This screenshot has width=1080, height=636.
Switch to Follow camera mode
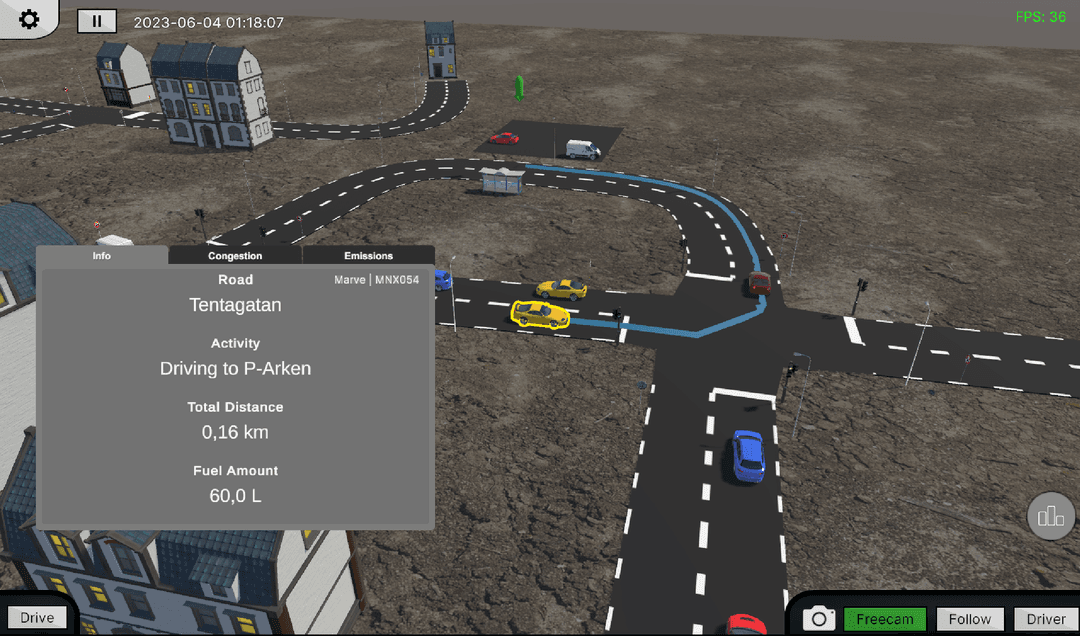(x=970, y=619)
